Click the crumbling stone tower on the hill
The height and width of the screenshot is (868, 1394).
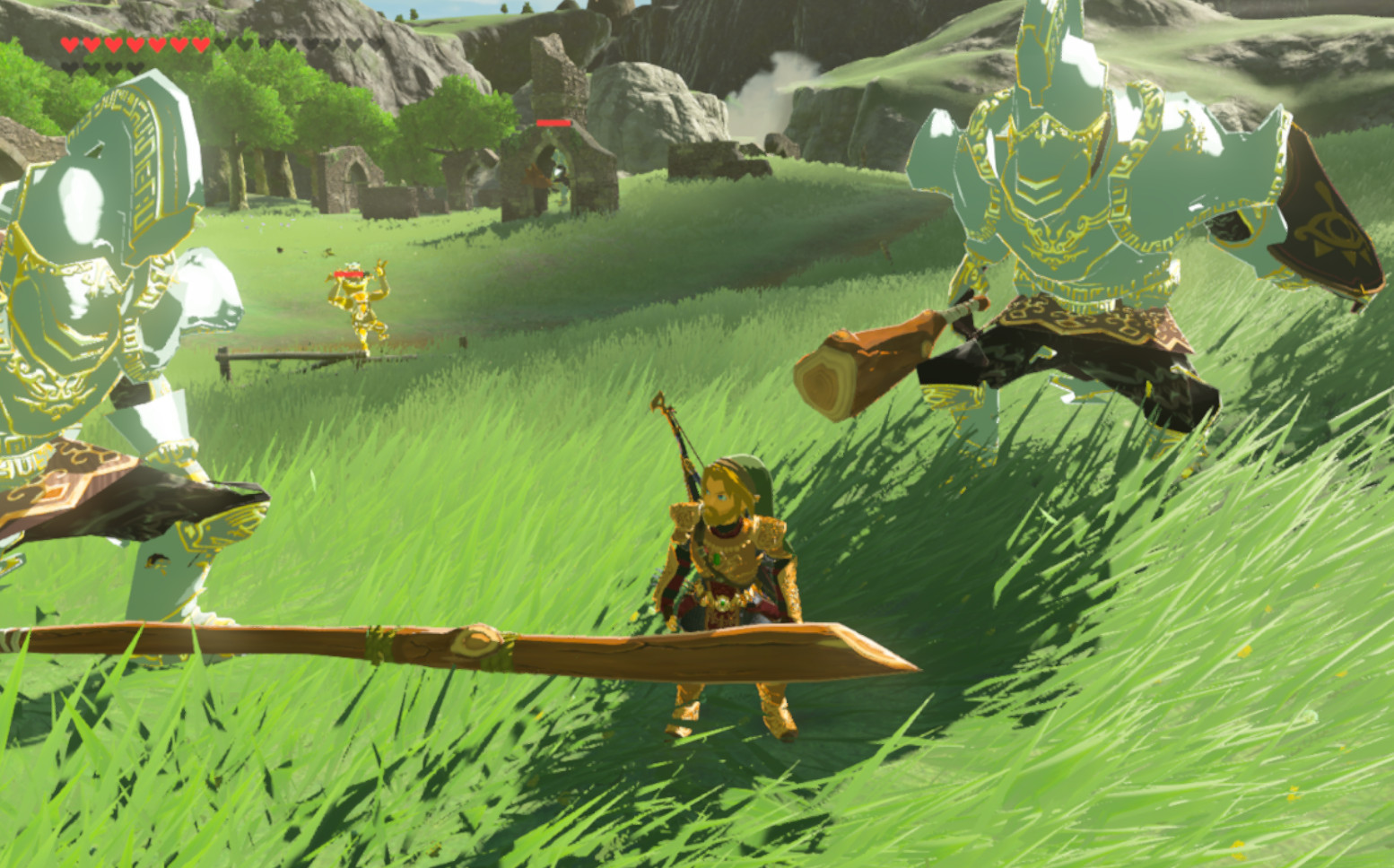553,76
